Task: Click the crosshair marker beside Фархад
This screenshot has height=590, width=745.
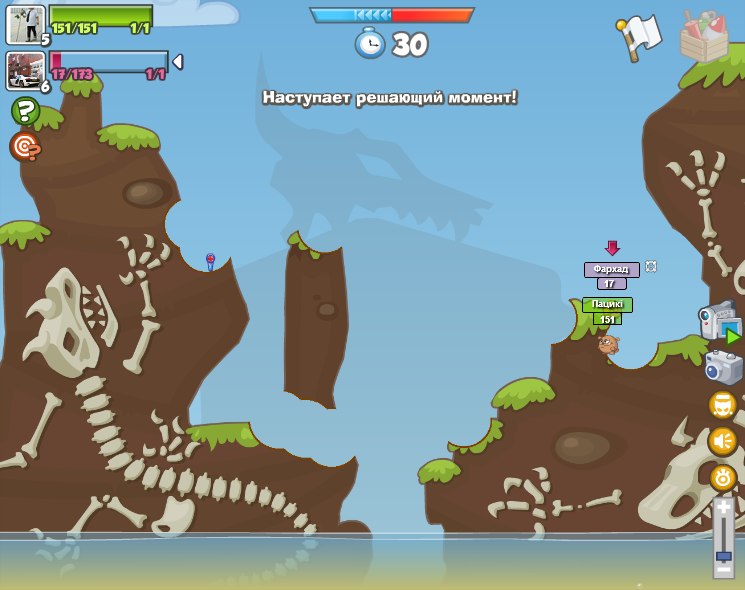Action: 651,266
